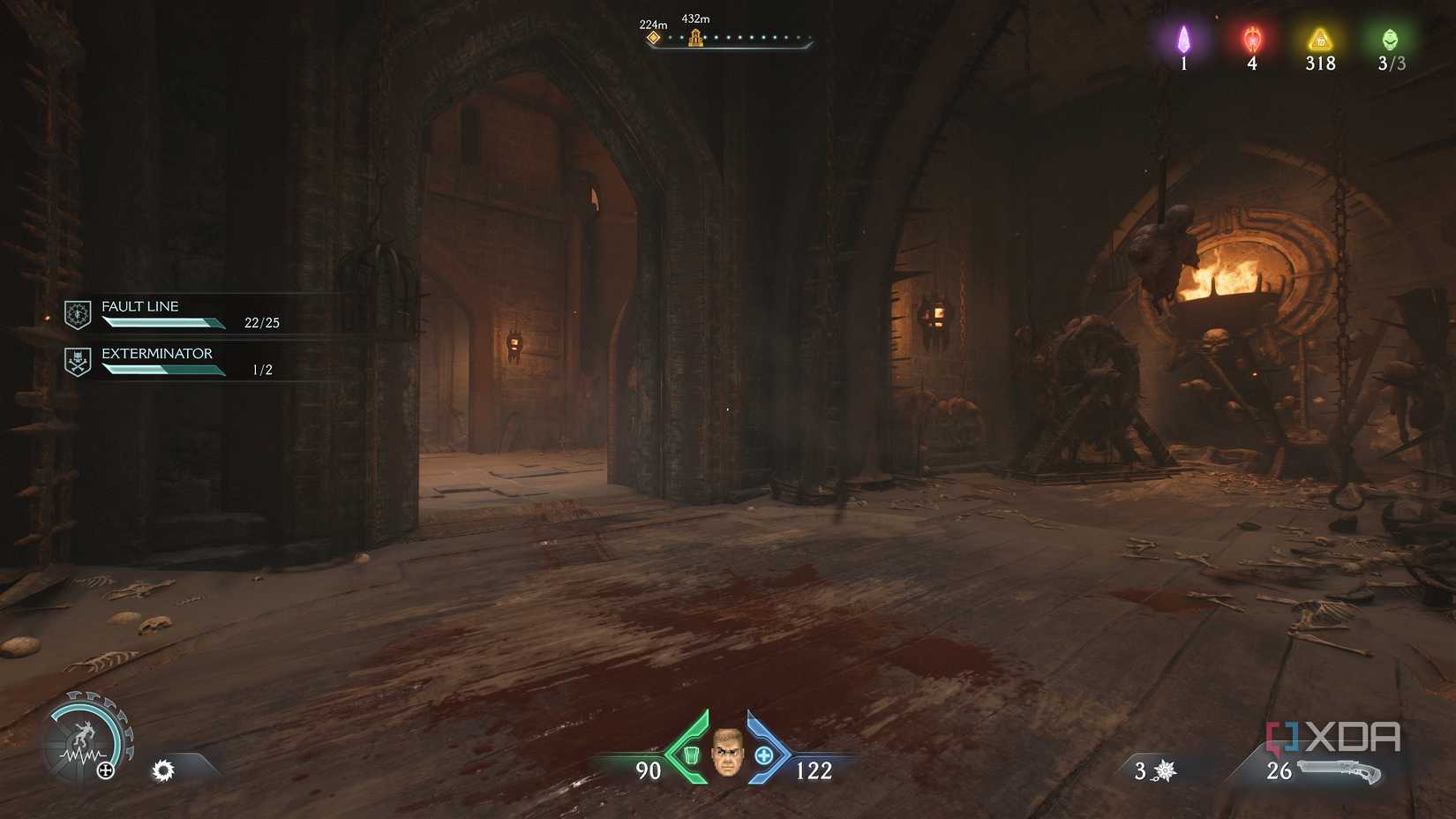Image resolution: width=1456 pixels, height=819 pixels.
Task: Expand the EXTERMINATOR challenge entry
Action: pyautogui.click(x=157, y=353)
